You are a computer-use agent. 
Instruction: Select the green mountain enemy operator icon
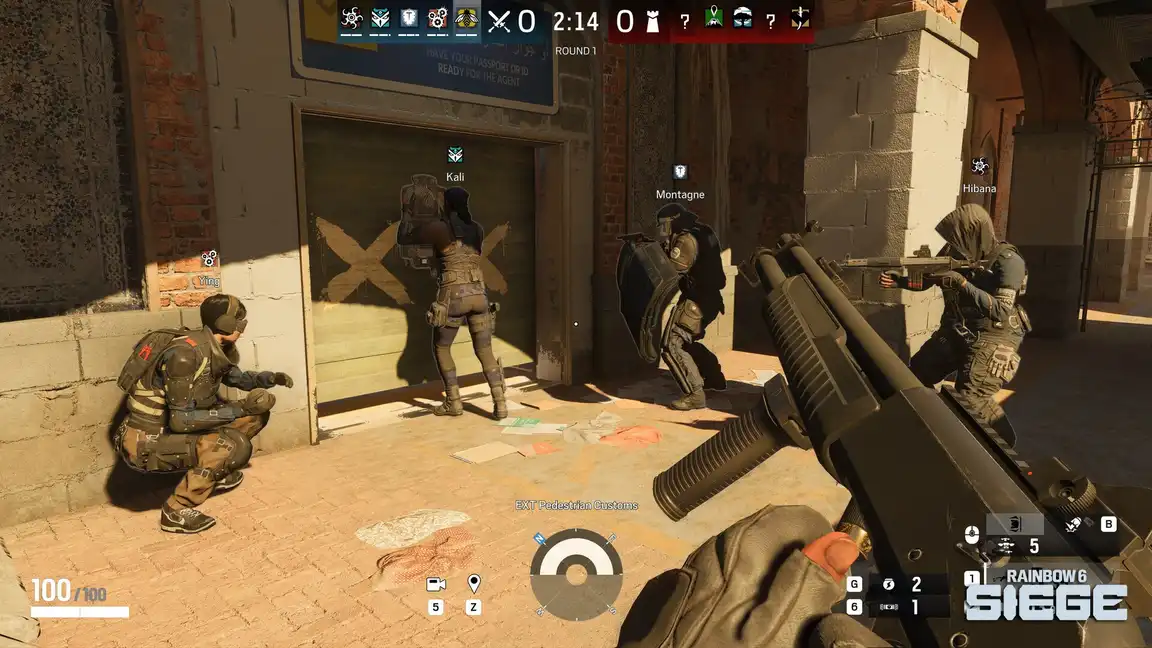[714, 17]
